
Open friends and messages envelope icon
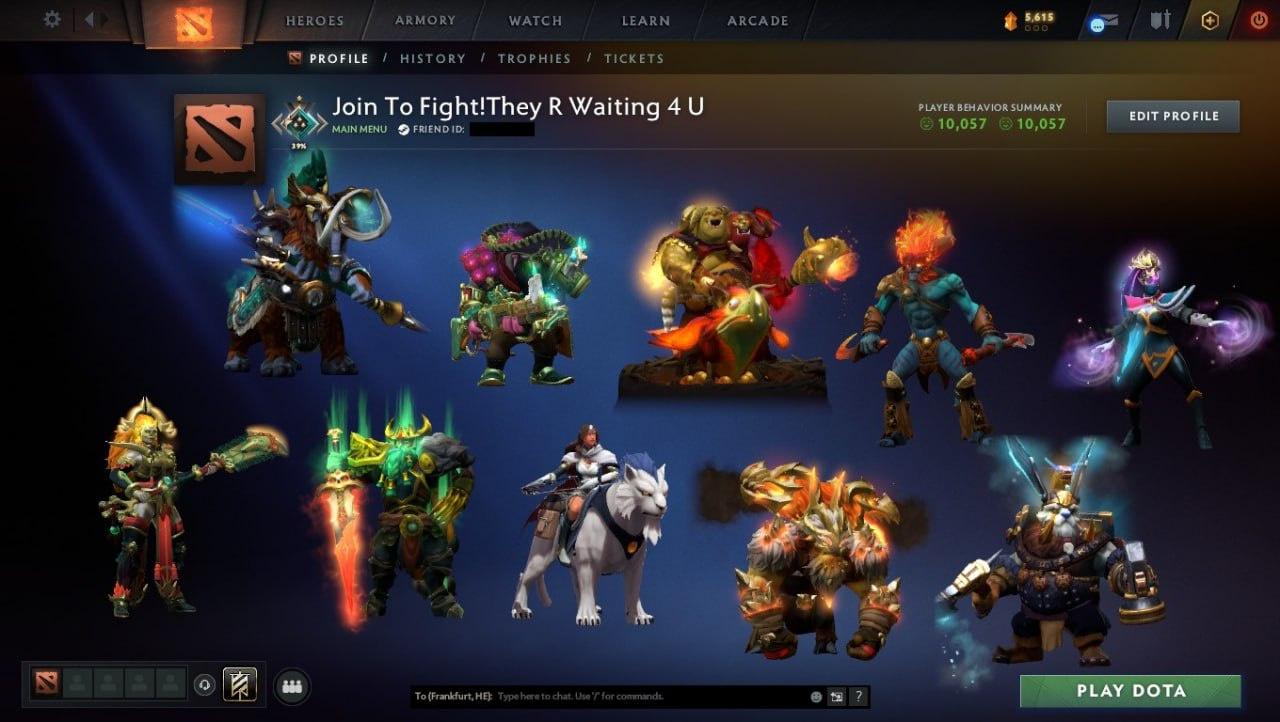pyautogui.click(x=1108, y=19)
